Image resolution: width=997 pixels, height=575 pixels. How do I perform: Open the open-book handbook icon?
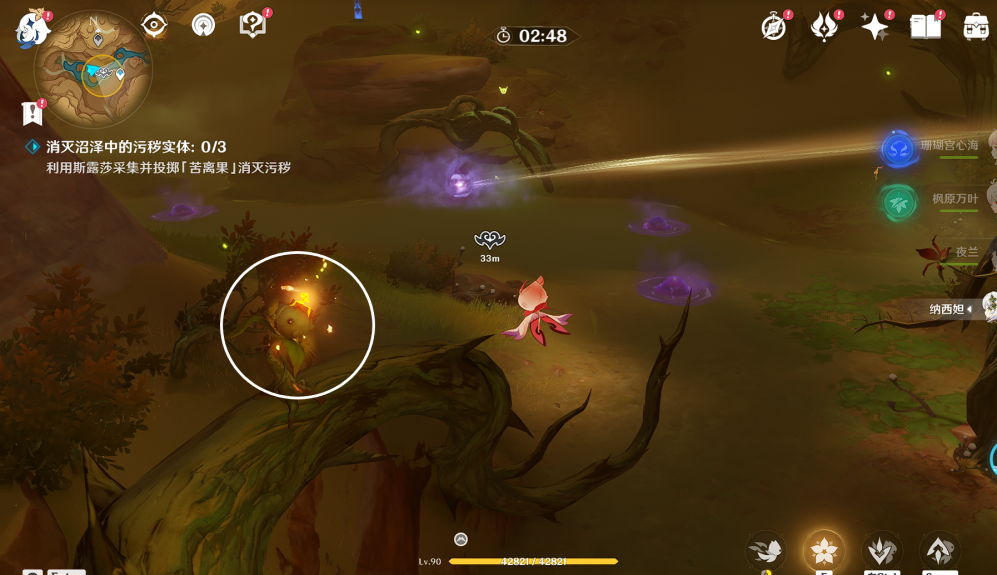(926, 27)
